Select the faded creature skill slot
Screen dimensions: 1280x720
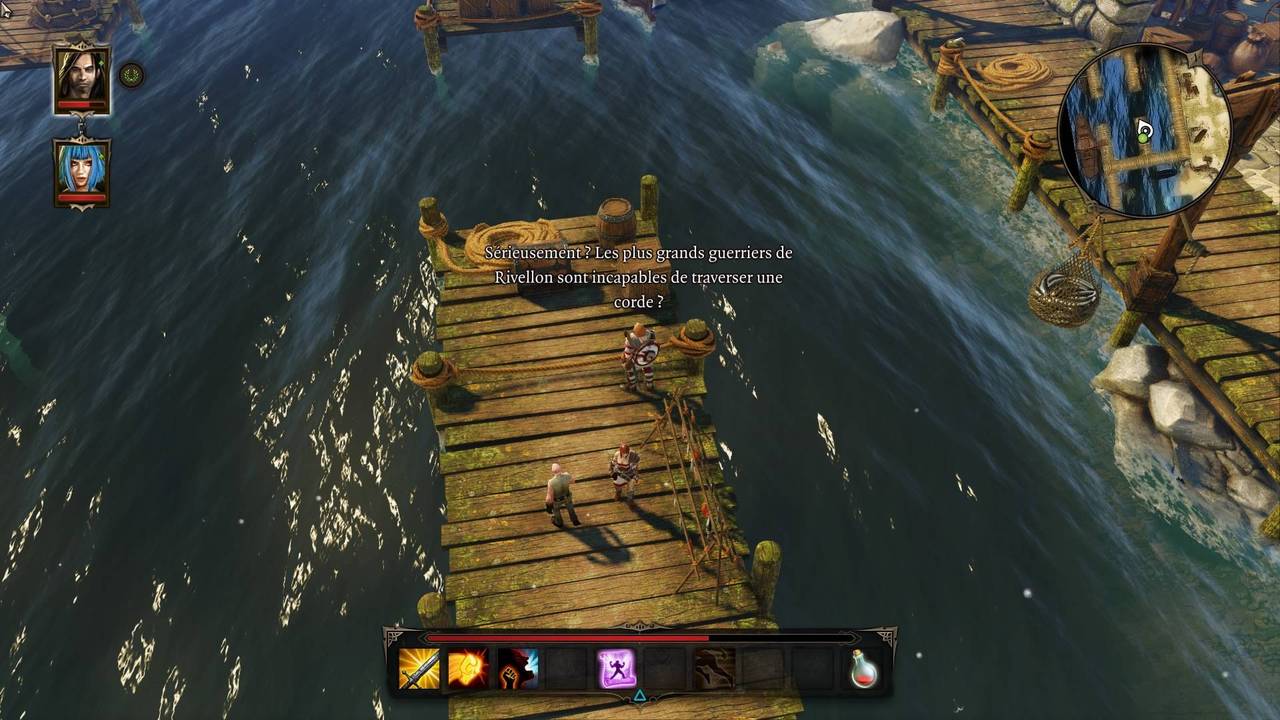pyautogui.click(x=714, y=668)
